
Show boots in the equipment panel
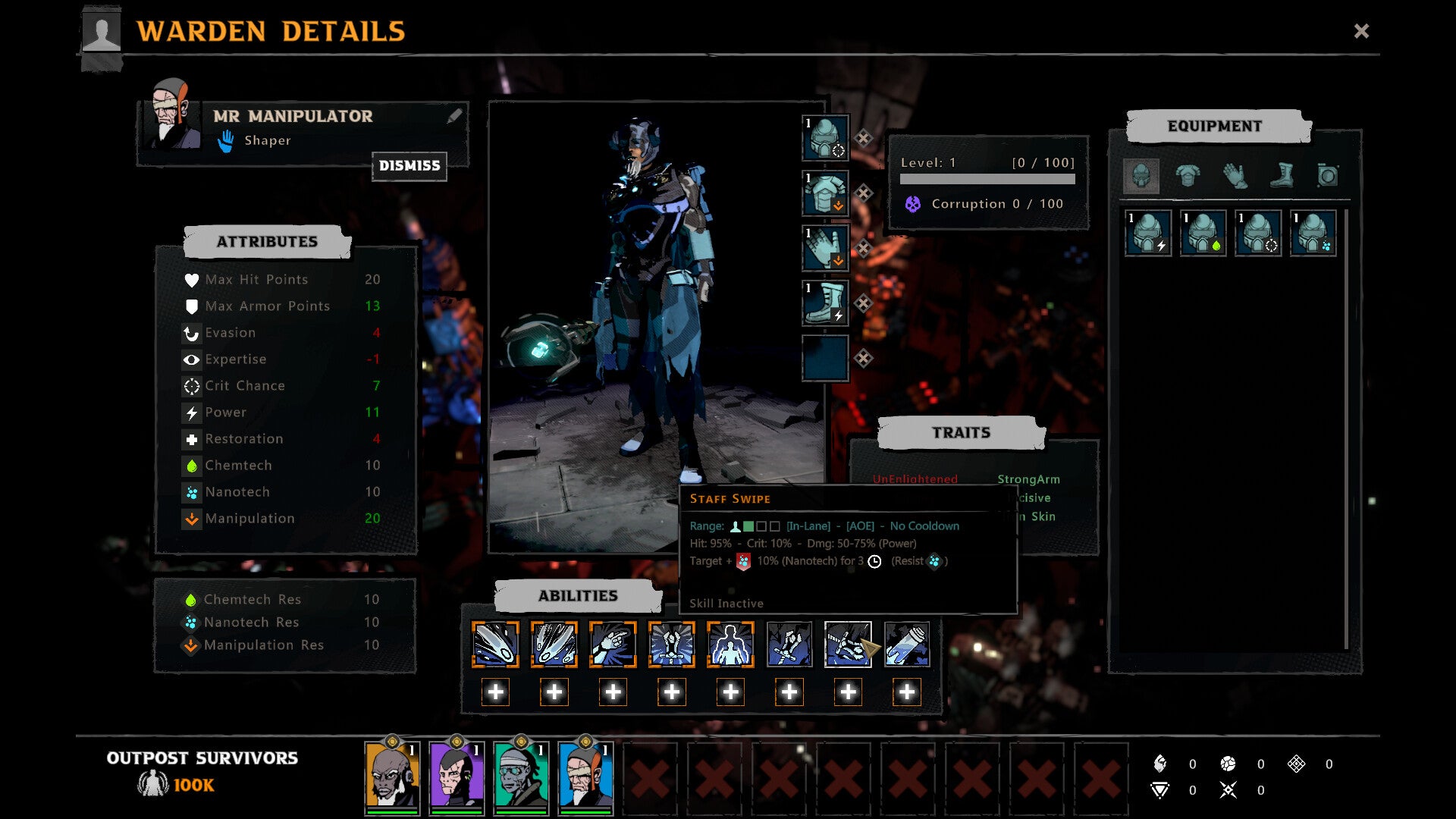1282,176
